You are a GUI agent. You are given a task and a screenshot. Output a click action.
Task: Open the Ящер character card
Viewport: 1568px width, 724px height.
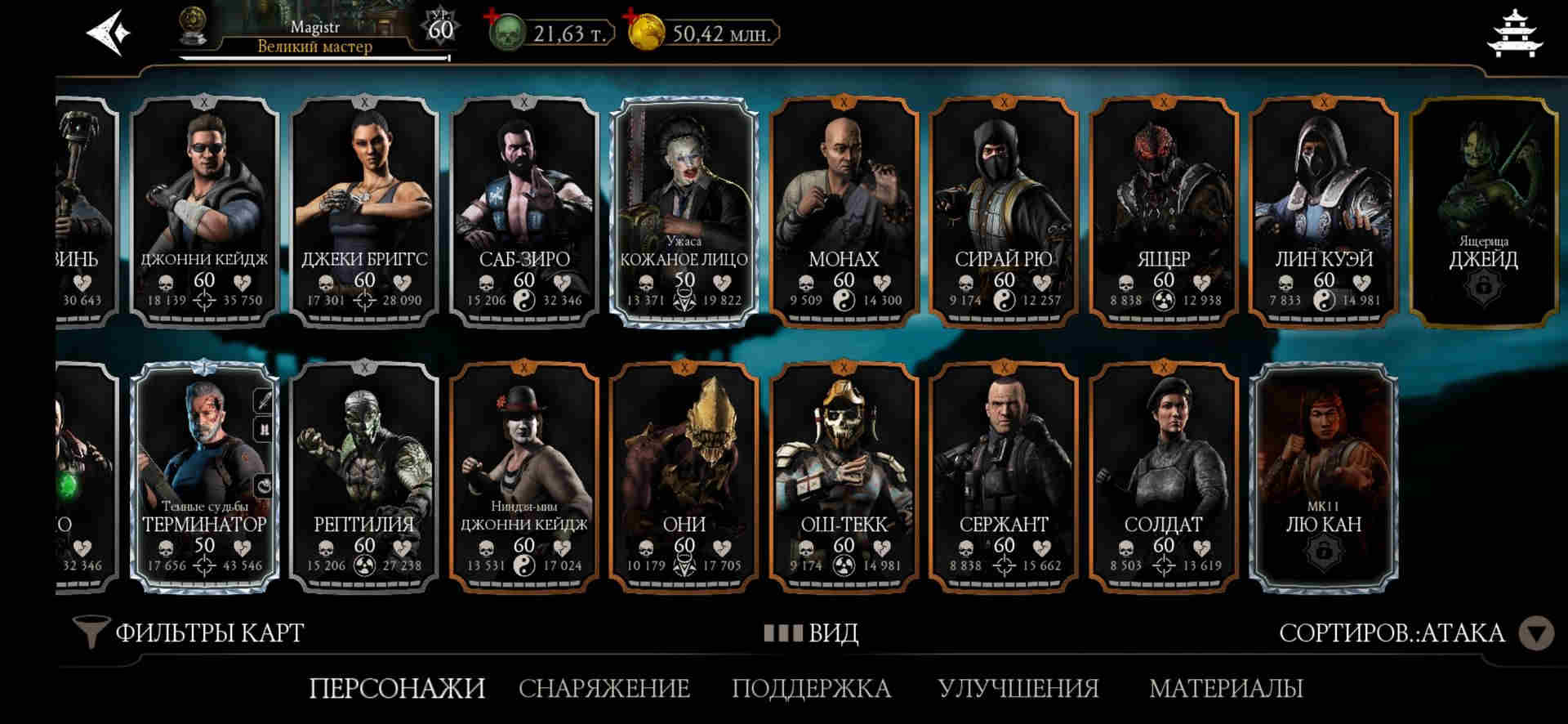click(1164, 212)
